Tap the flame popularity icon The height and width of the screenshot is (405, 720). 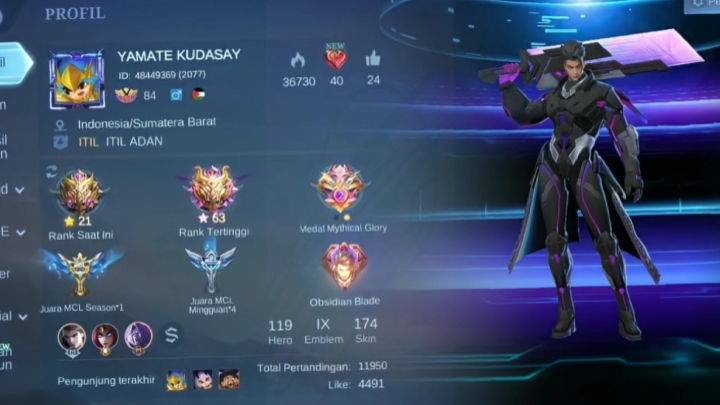(298, 60)
